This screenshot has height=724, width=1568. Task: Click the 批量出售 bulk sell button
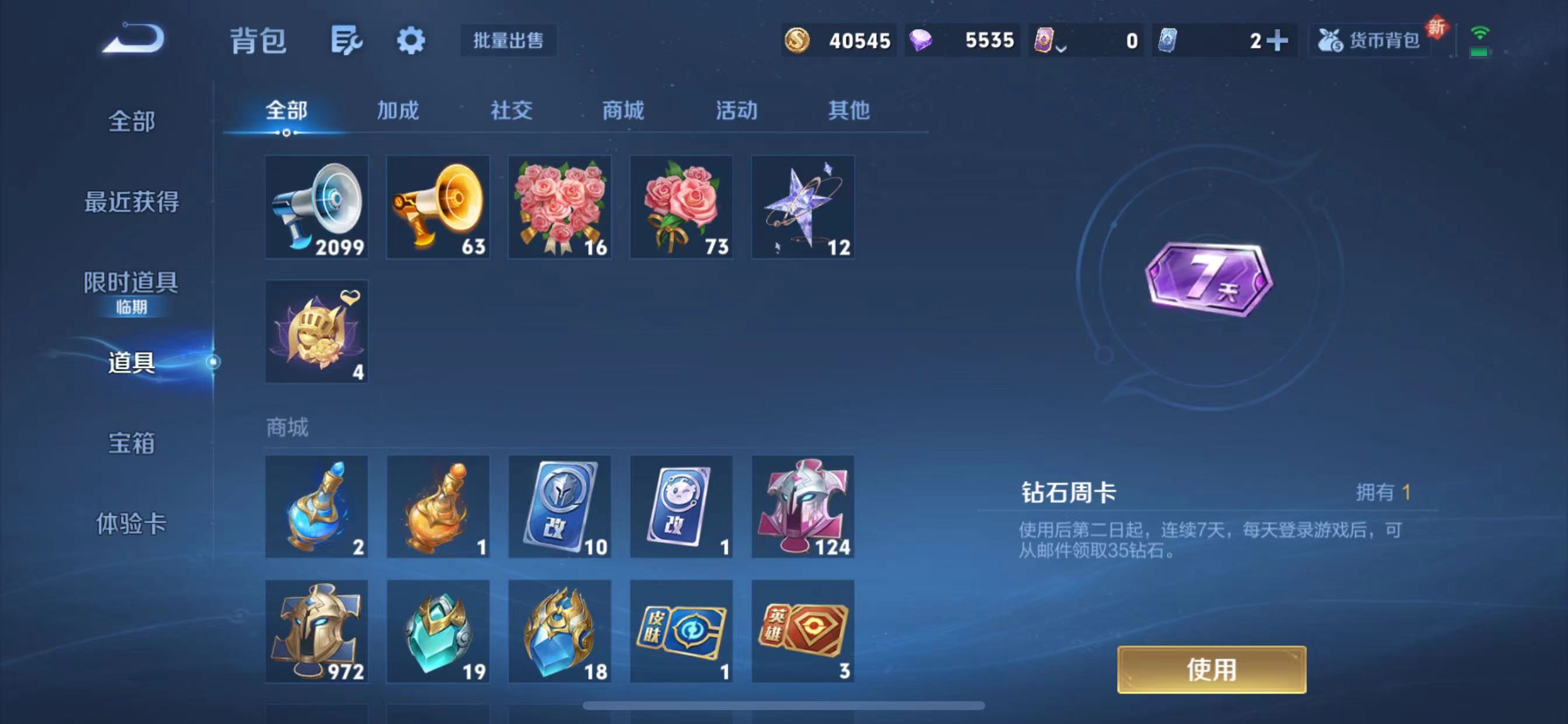click(x=508, y=41)
